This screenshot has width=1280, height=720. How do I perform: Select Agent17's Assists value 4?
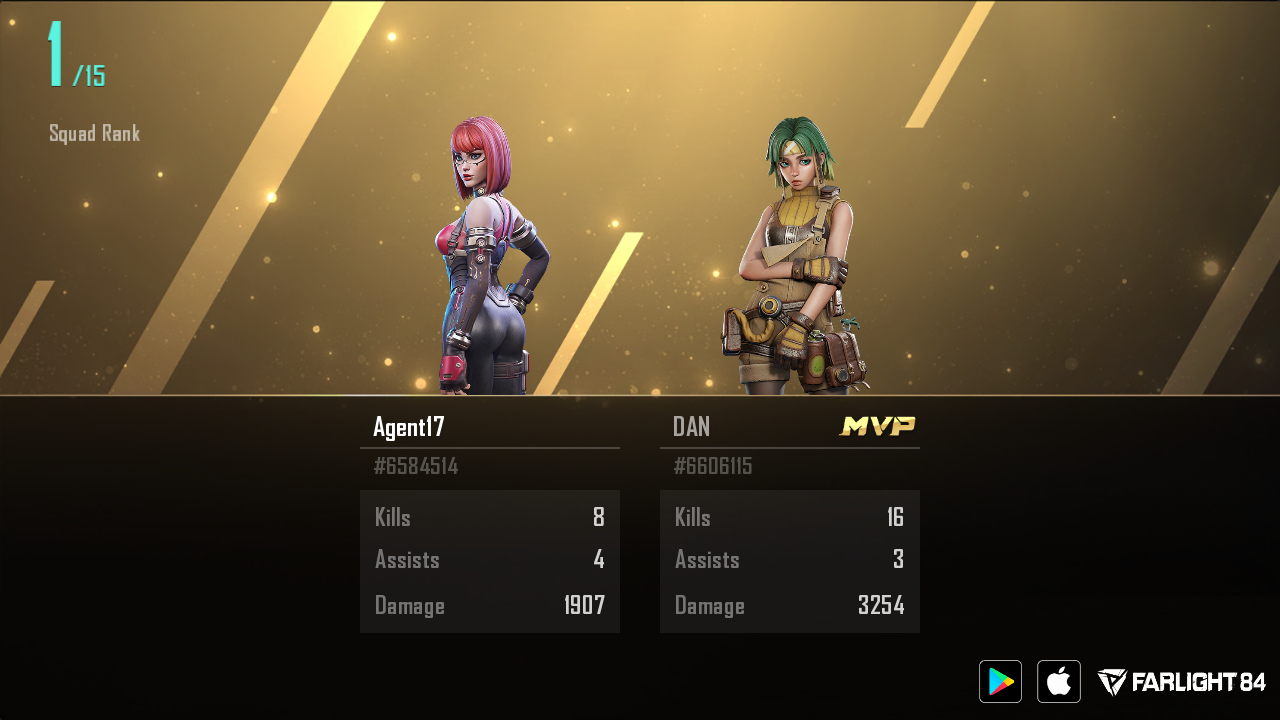click(x=599, y=560)
